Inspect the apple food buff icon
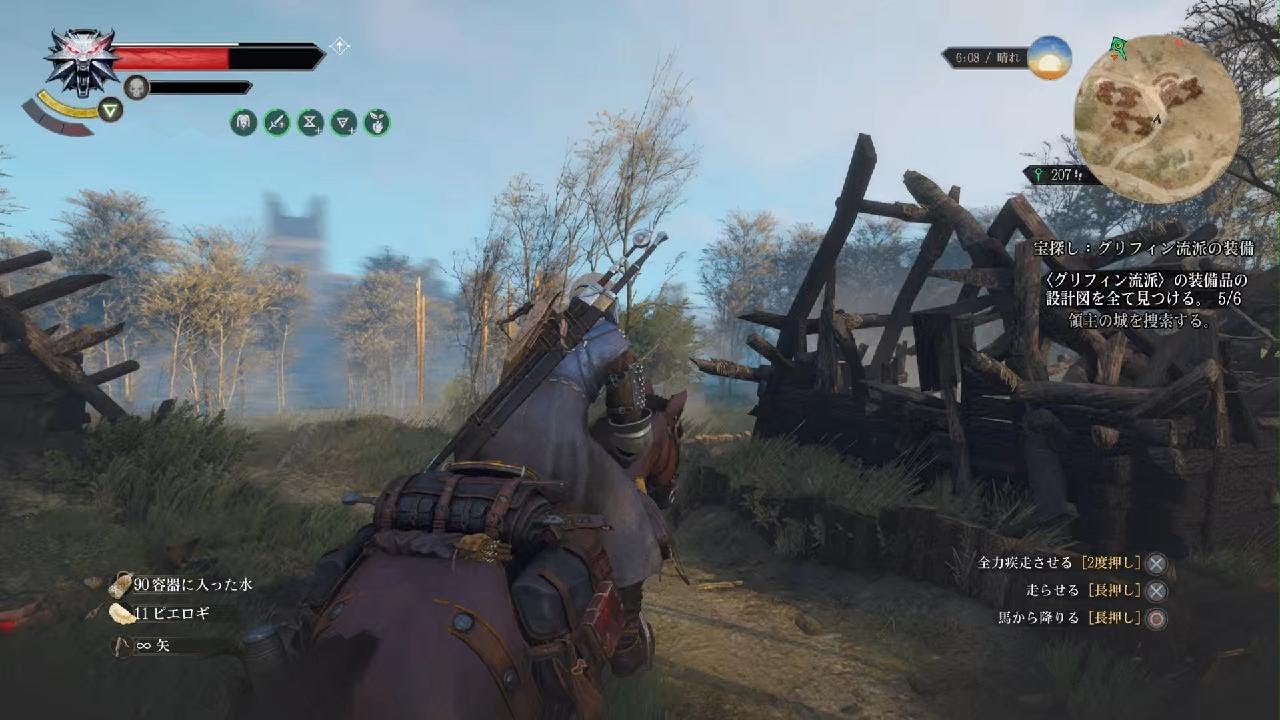This screenshot has height=720, width=1280. click(x=377, y=123)
